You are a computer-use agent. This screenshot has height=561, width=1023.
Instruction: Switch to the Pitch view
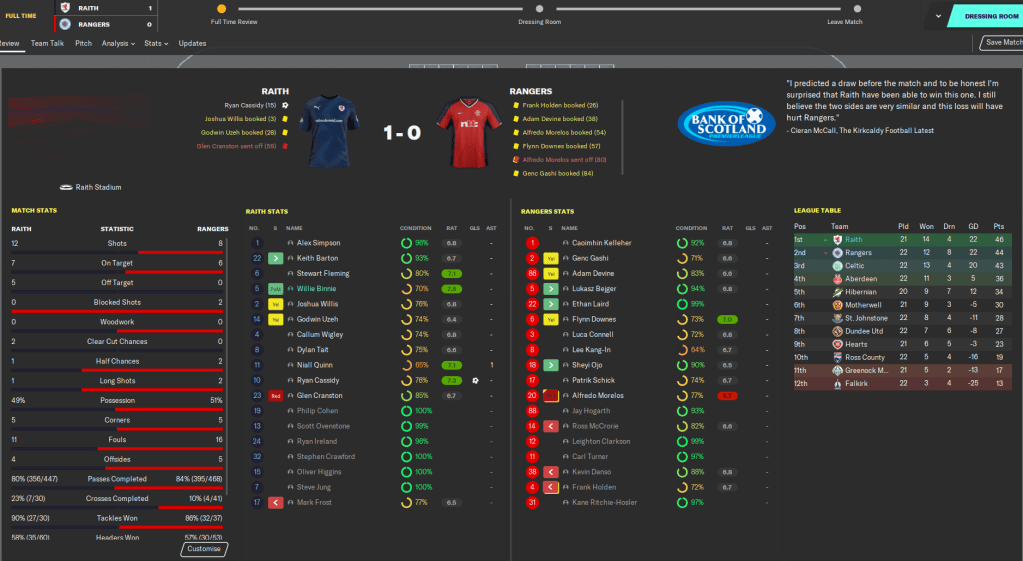pos(83,43)
